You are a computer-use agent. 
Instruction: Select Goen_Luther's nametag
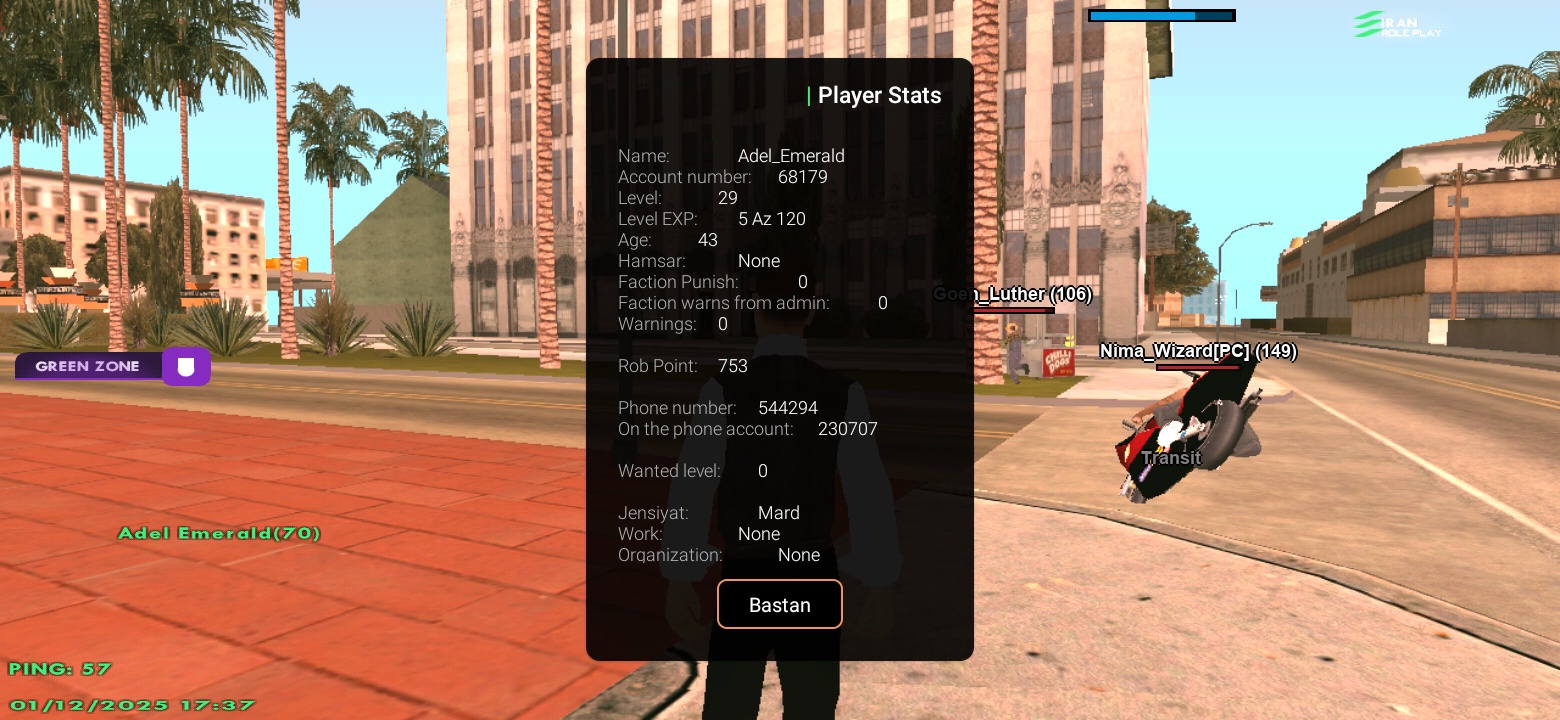(x=1012, y=294)
